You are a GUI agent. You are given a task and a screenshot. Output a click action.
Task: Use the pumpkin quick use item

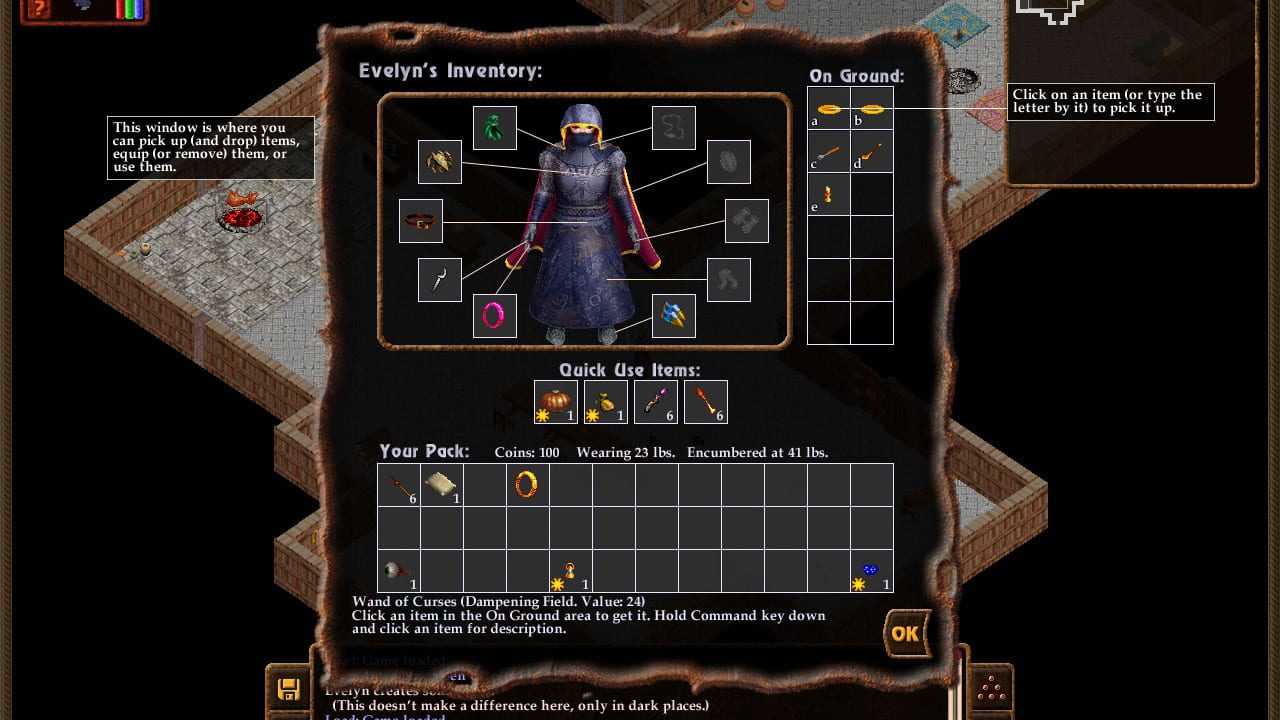(x=555, y=402)
